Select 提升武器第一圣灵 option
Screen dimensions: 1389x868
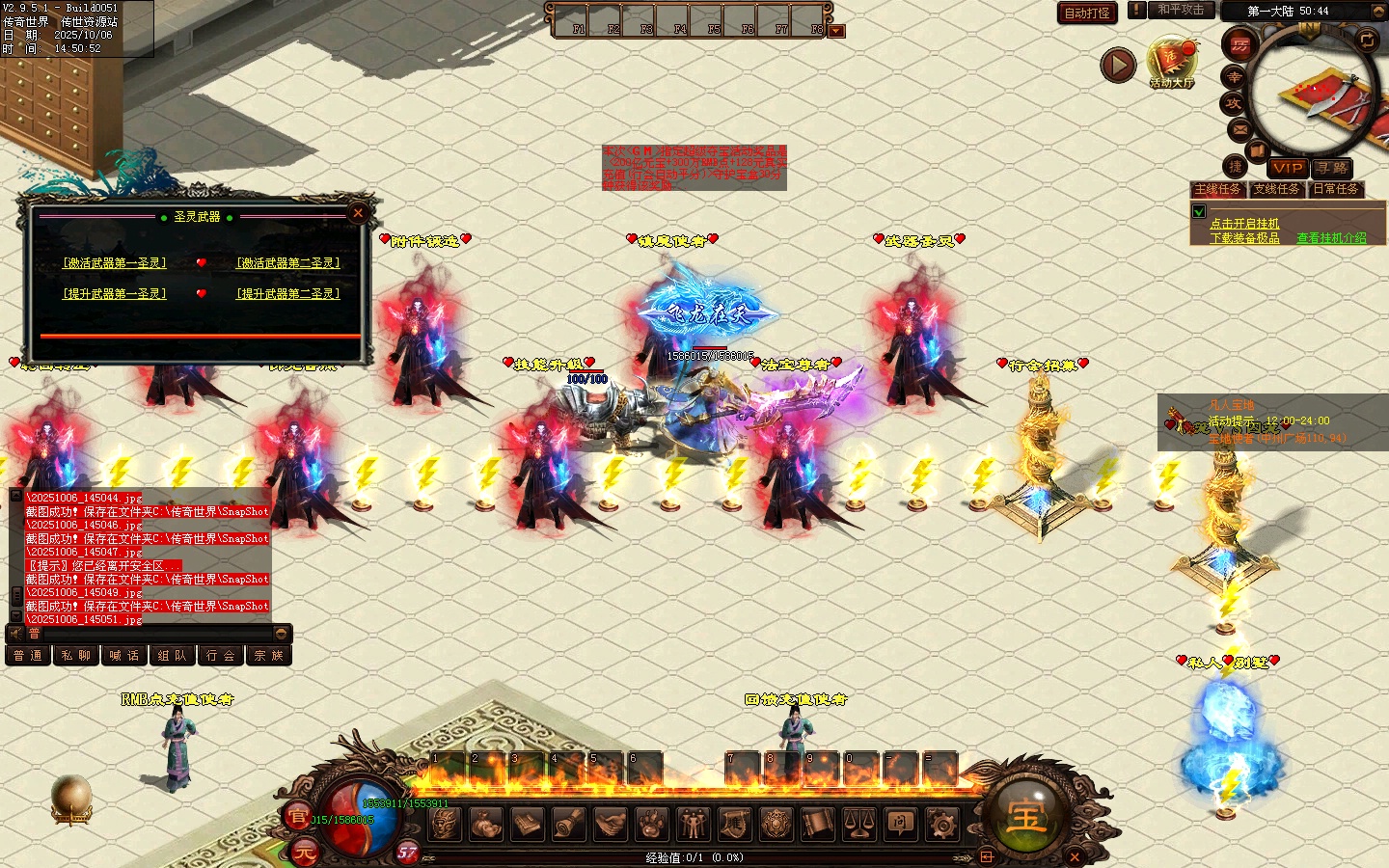coord(115,293)
